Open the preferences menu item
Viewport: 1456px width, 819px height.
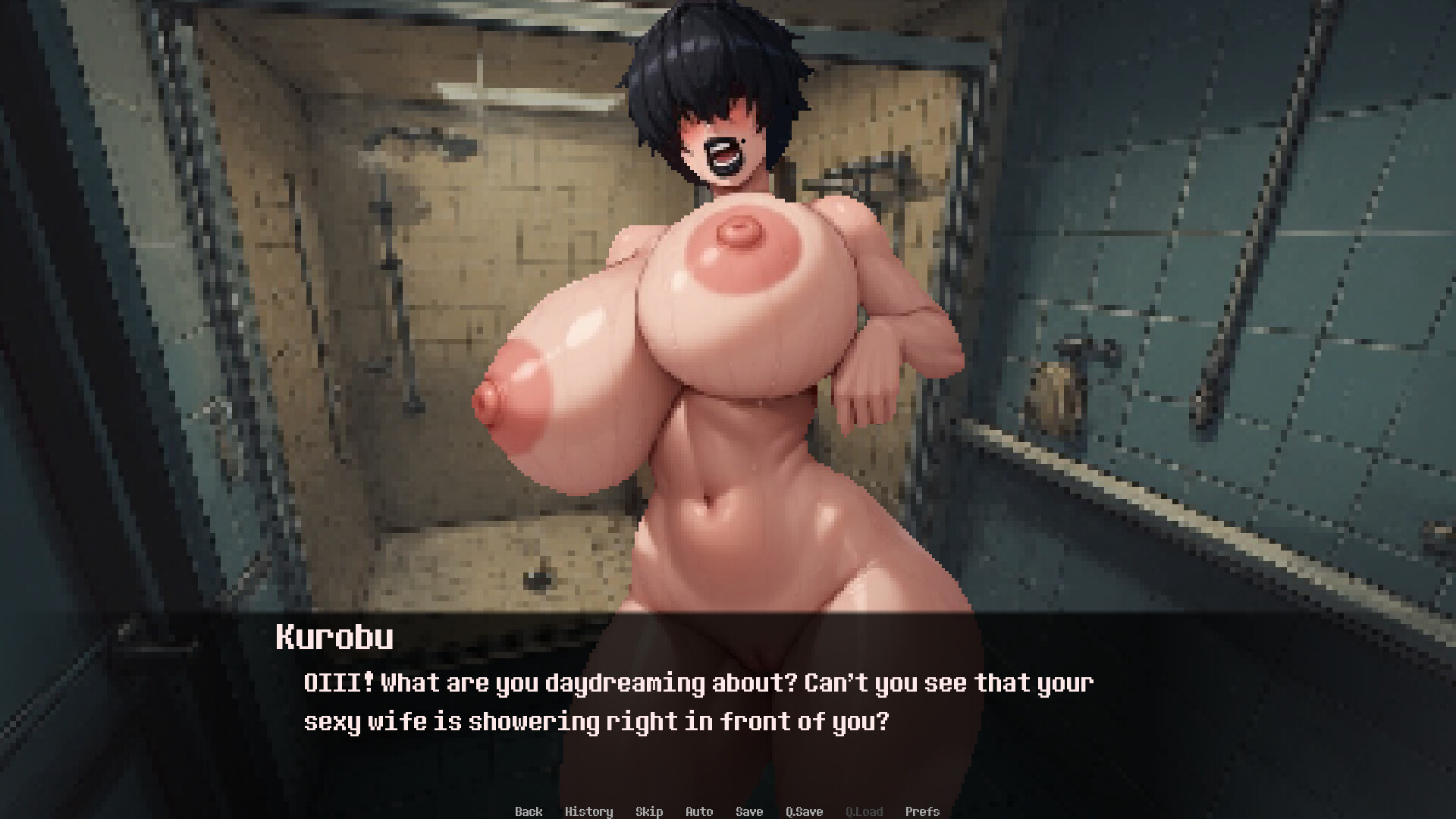(x=922, y=811)
